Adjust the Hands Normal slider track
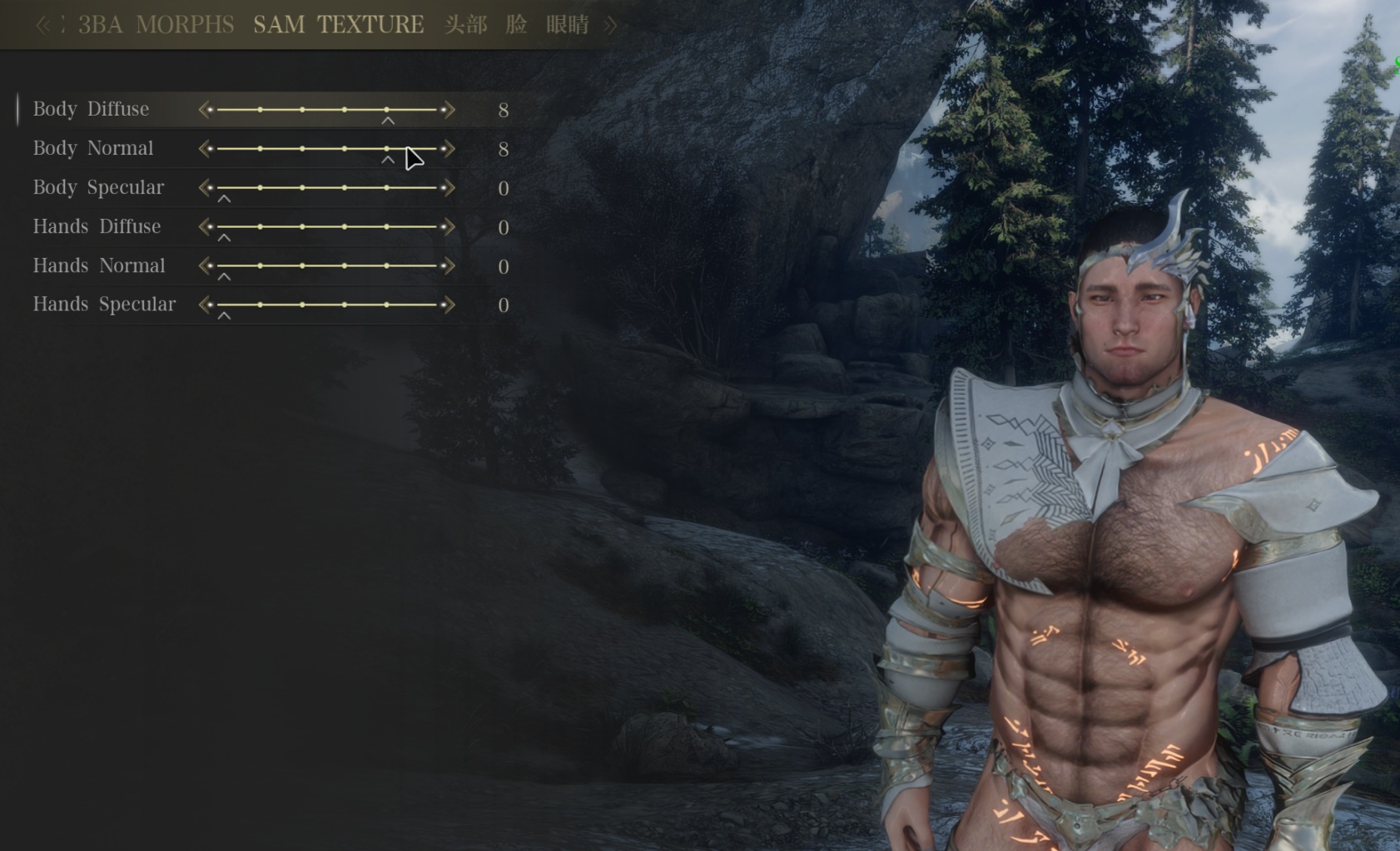 [x=326, y=266]
